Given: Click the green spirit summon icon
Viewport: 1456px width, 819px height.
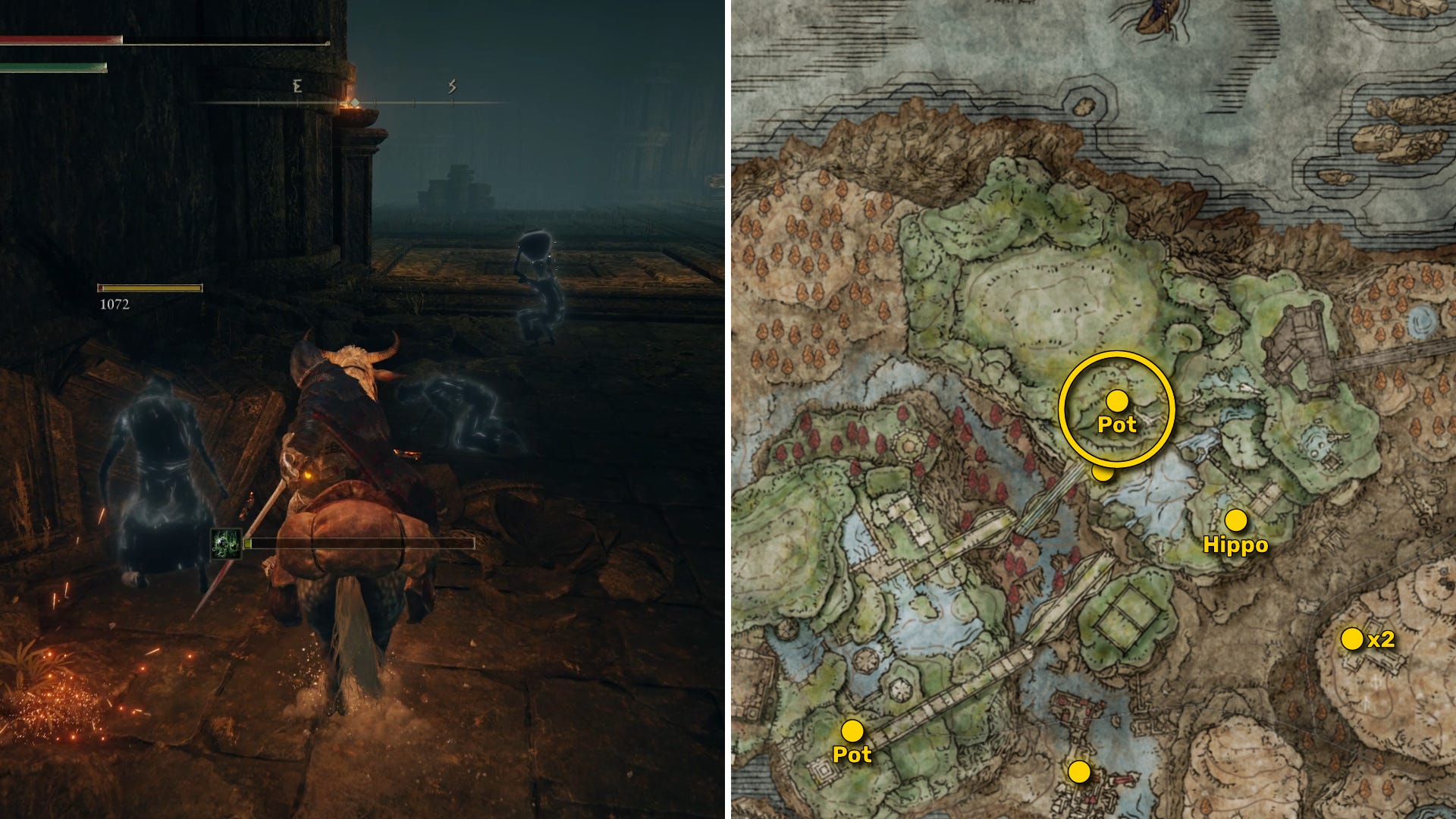Looking at the screenshot, I should (x=226, y=544).
